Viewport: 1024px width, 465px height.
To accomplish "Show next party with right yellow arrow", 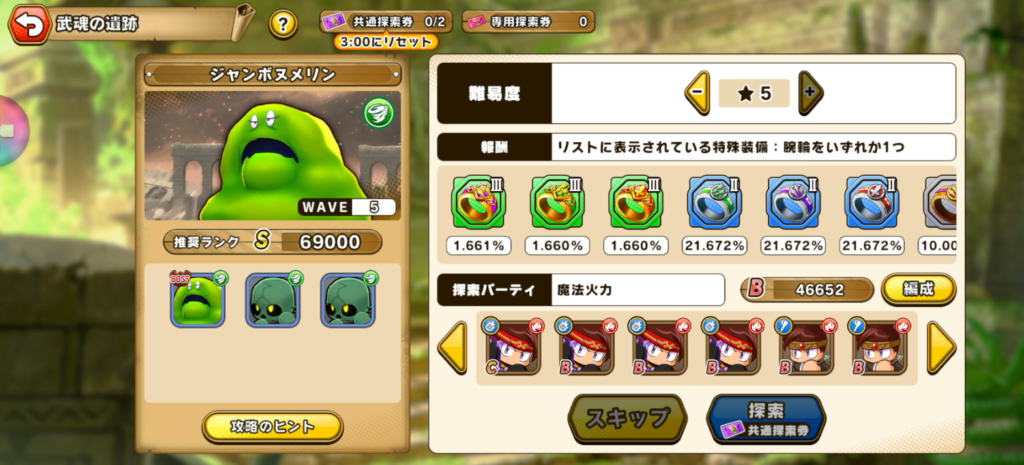I will pyautogui.click(x=941, y=348).
